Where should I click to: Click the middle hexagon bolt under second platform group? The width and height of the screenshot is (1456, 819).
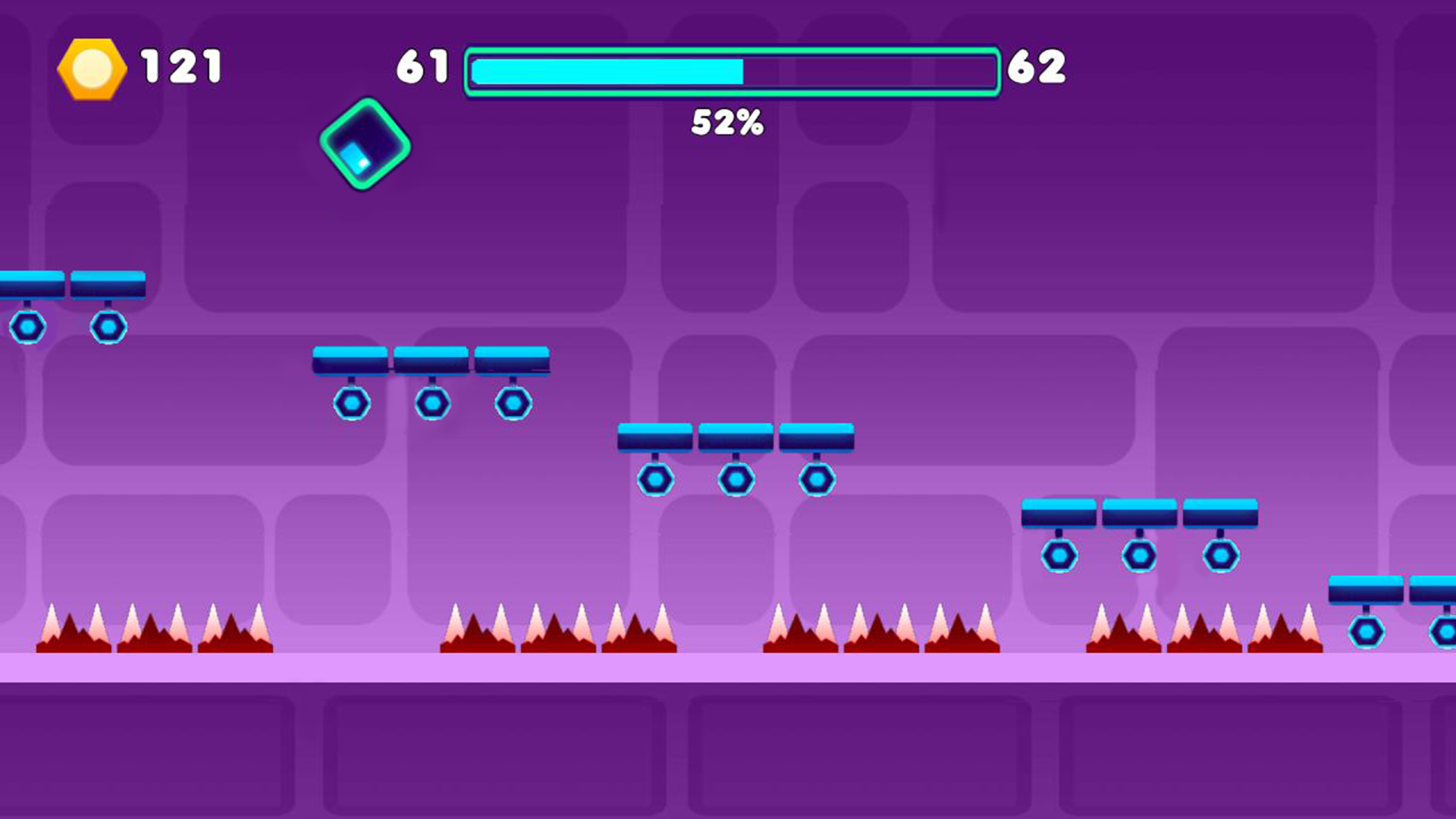[431, 403]
